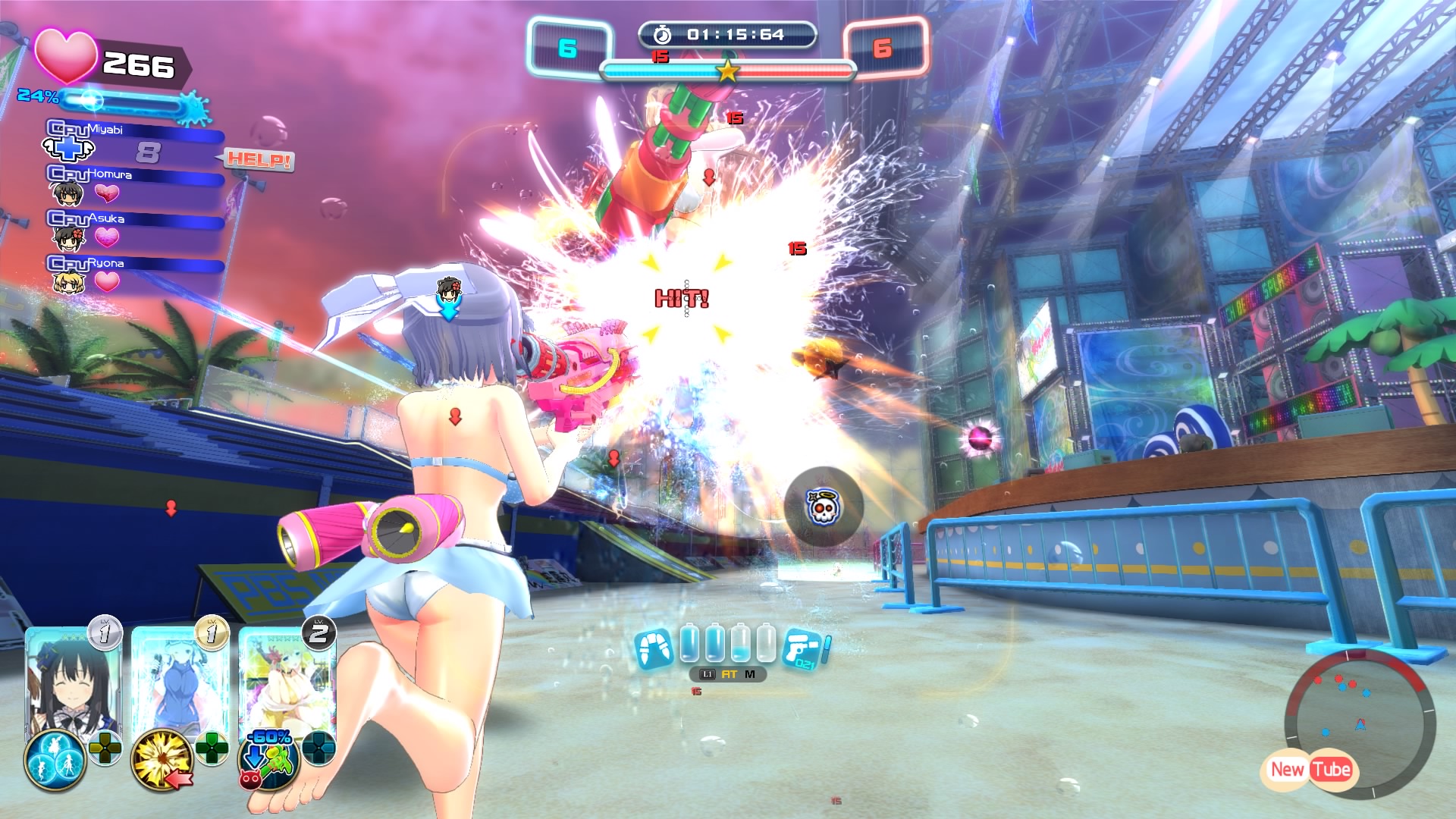Trigger the yellow explosion skill icon
1456x819 pixels.
click(x=161, y=760)
